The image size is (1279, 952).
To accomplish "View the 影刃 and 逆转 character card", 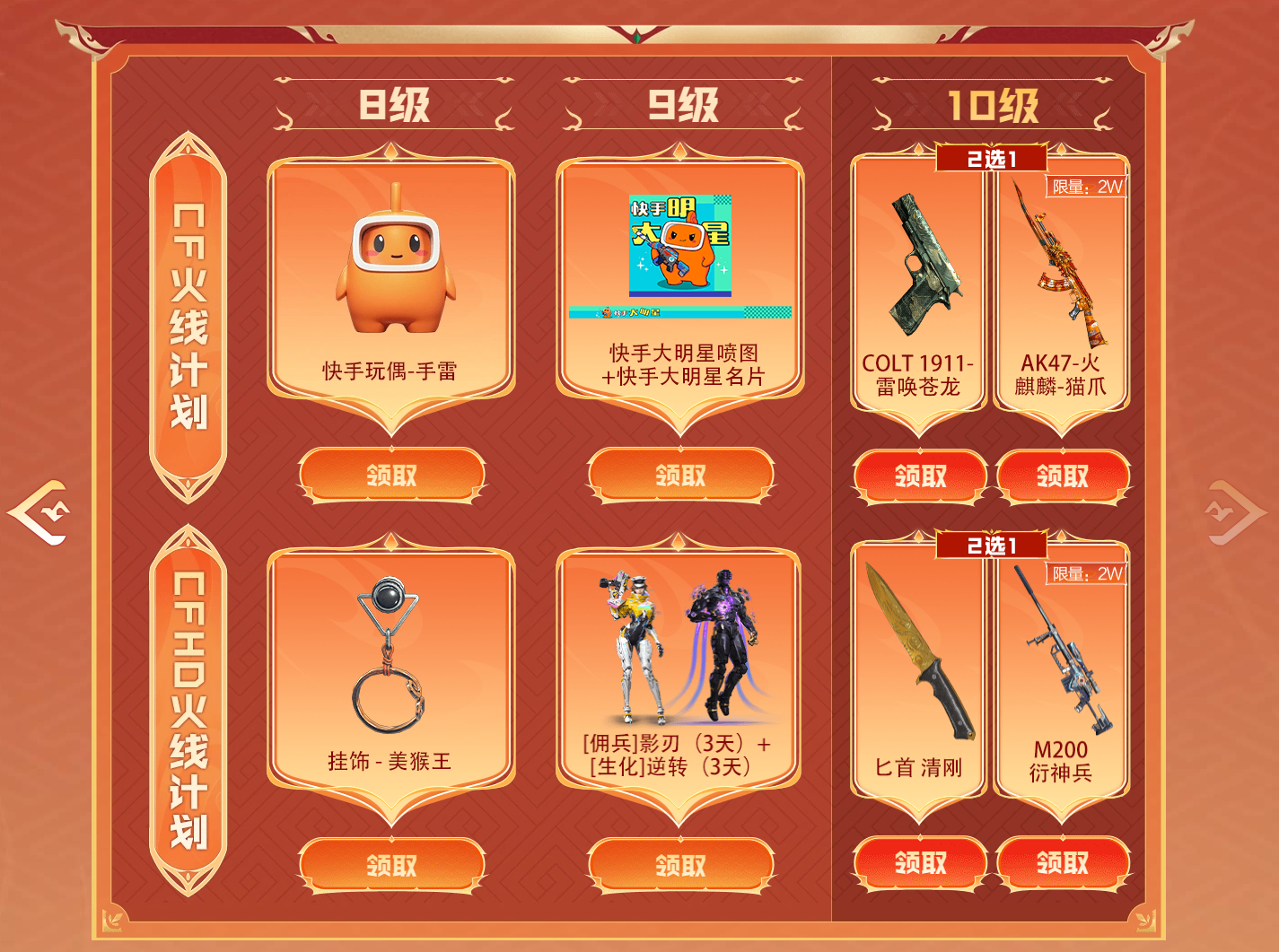I will (680, 673).
